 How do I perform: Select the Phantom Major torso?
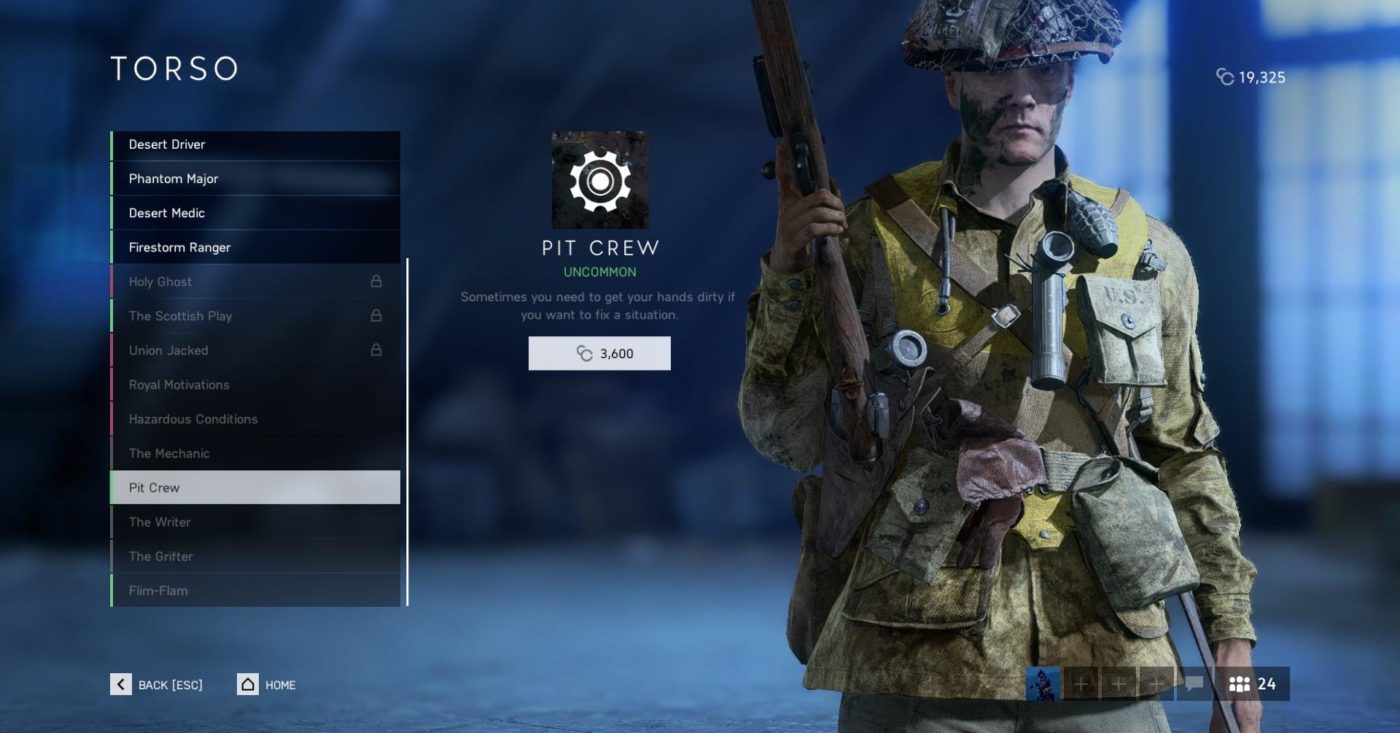255,178
